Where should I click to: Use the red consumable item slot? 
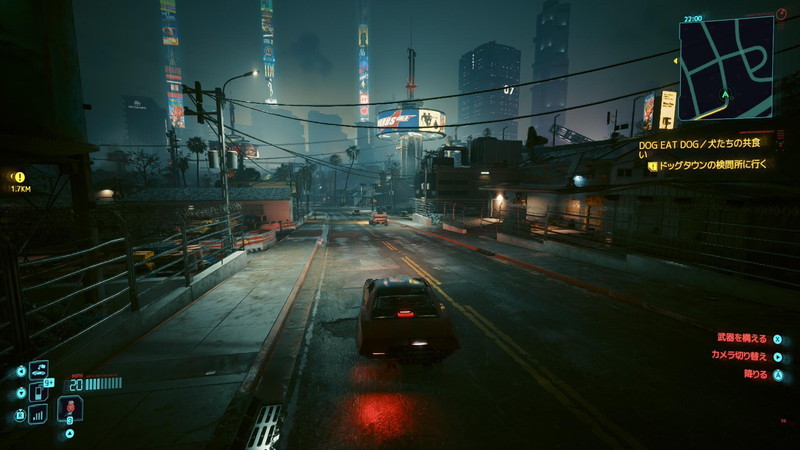(x=70, y=409)
